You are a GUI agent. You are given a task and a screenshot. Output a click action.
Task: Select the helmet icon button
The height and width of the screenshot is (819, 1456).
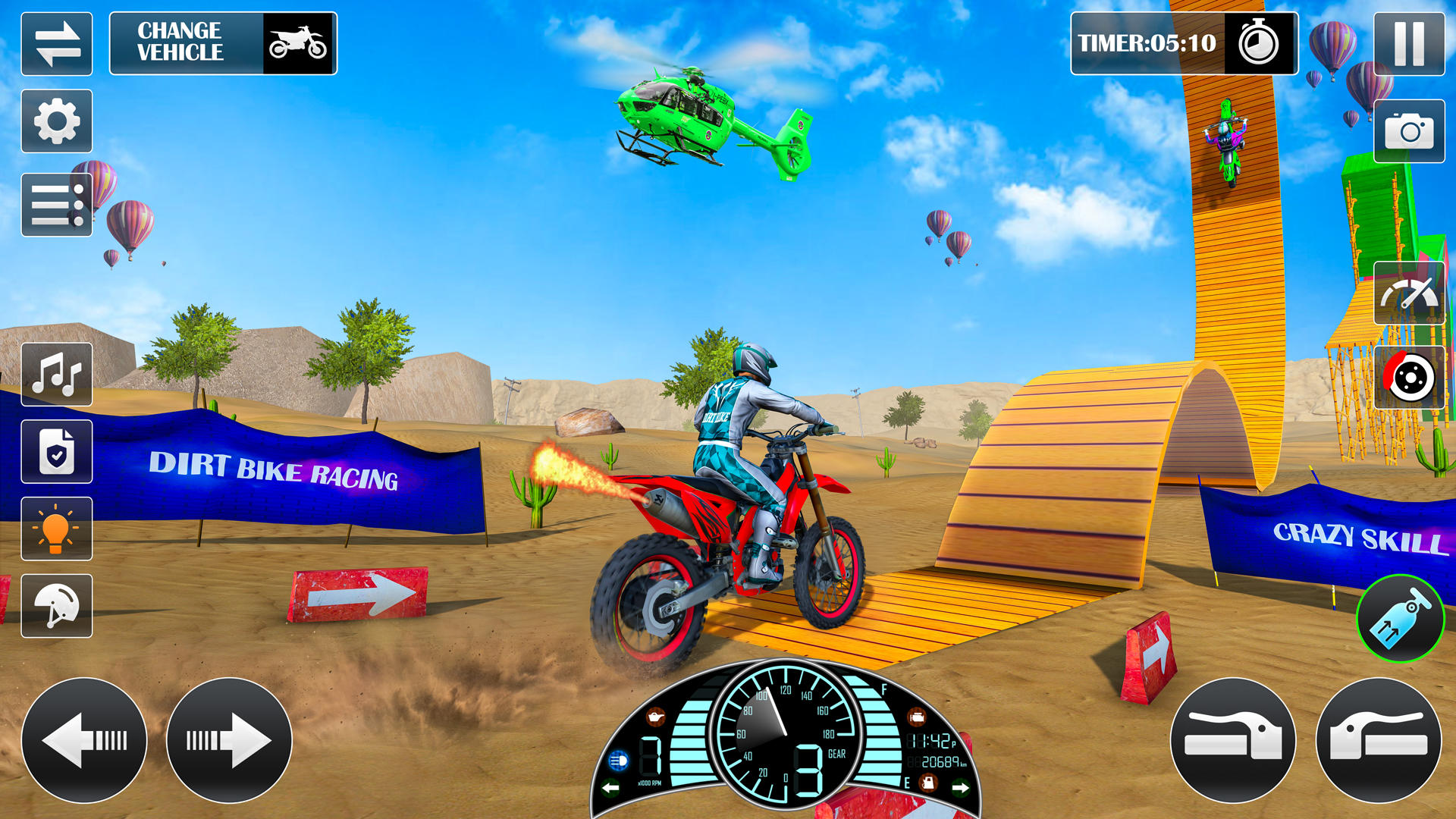[x=57, y=606]
